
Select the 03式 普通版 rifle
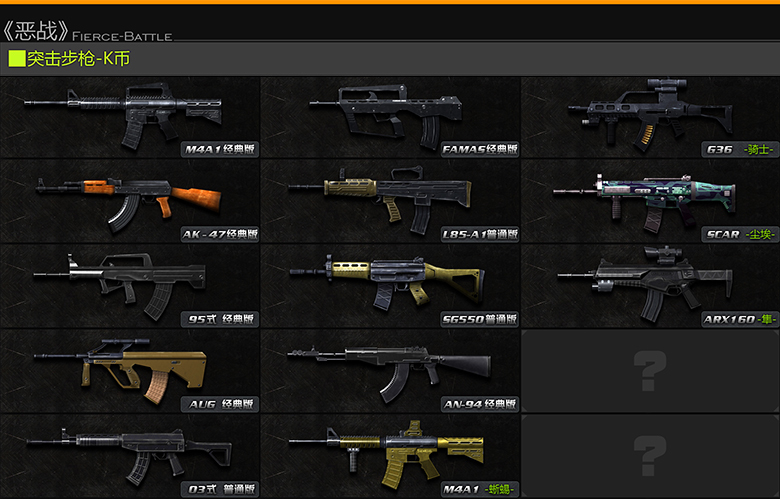pos(130,456)
